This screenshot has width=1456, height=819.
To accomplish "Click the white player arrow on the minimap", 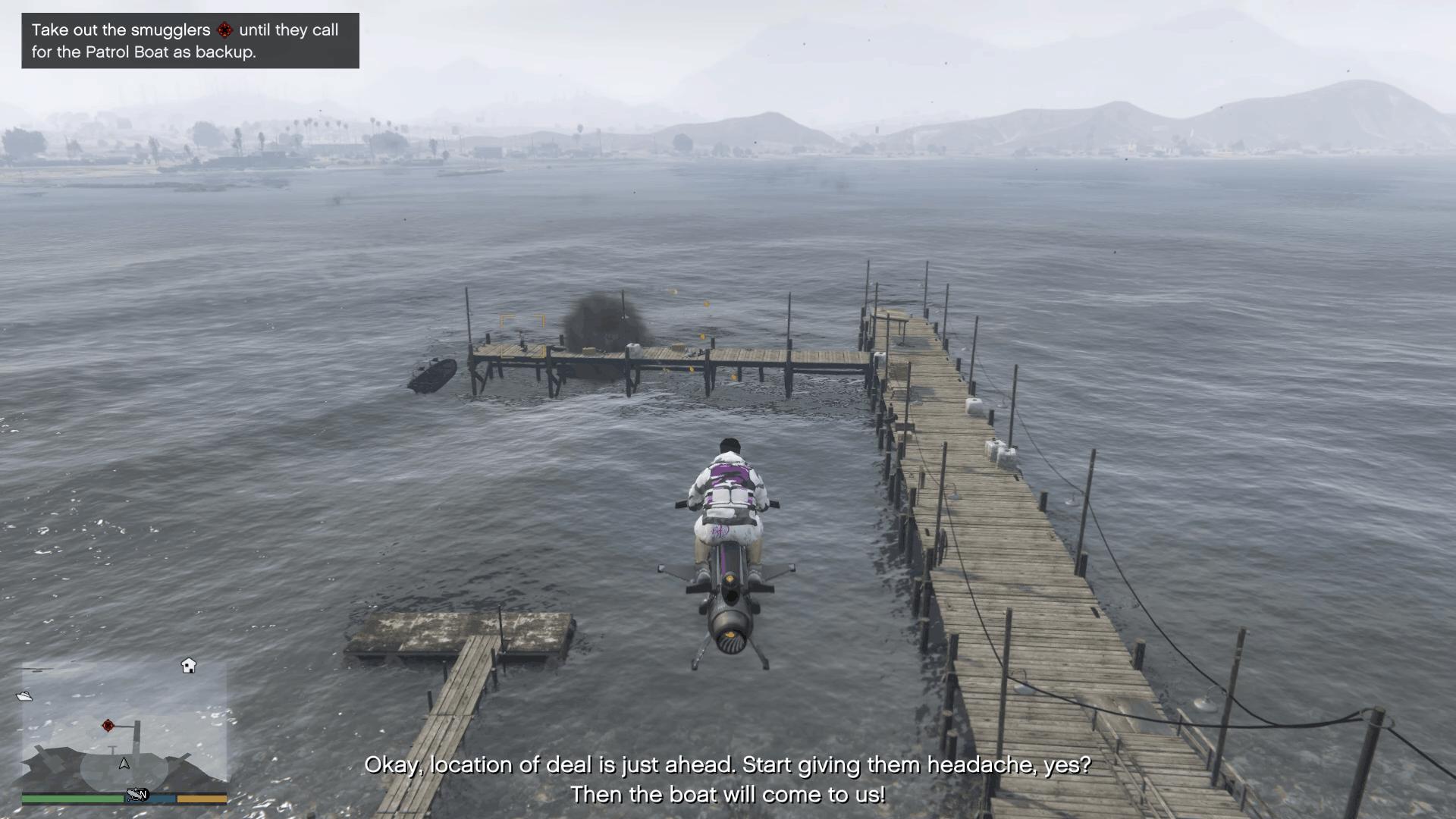I will [124, 764].
